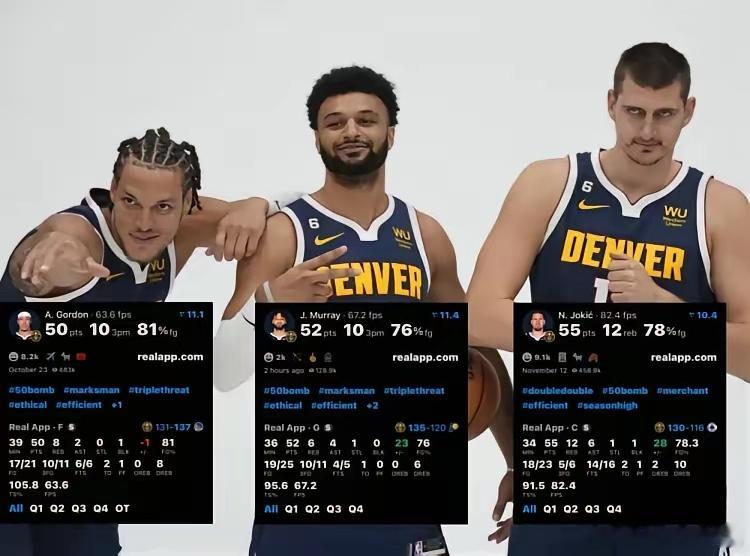Open the #merchant hashtag
The image size is (750, 556).
(x=684, y=391)
